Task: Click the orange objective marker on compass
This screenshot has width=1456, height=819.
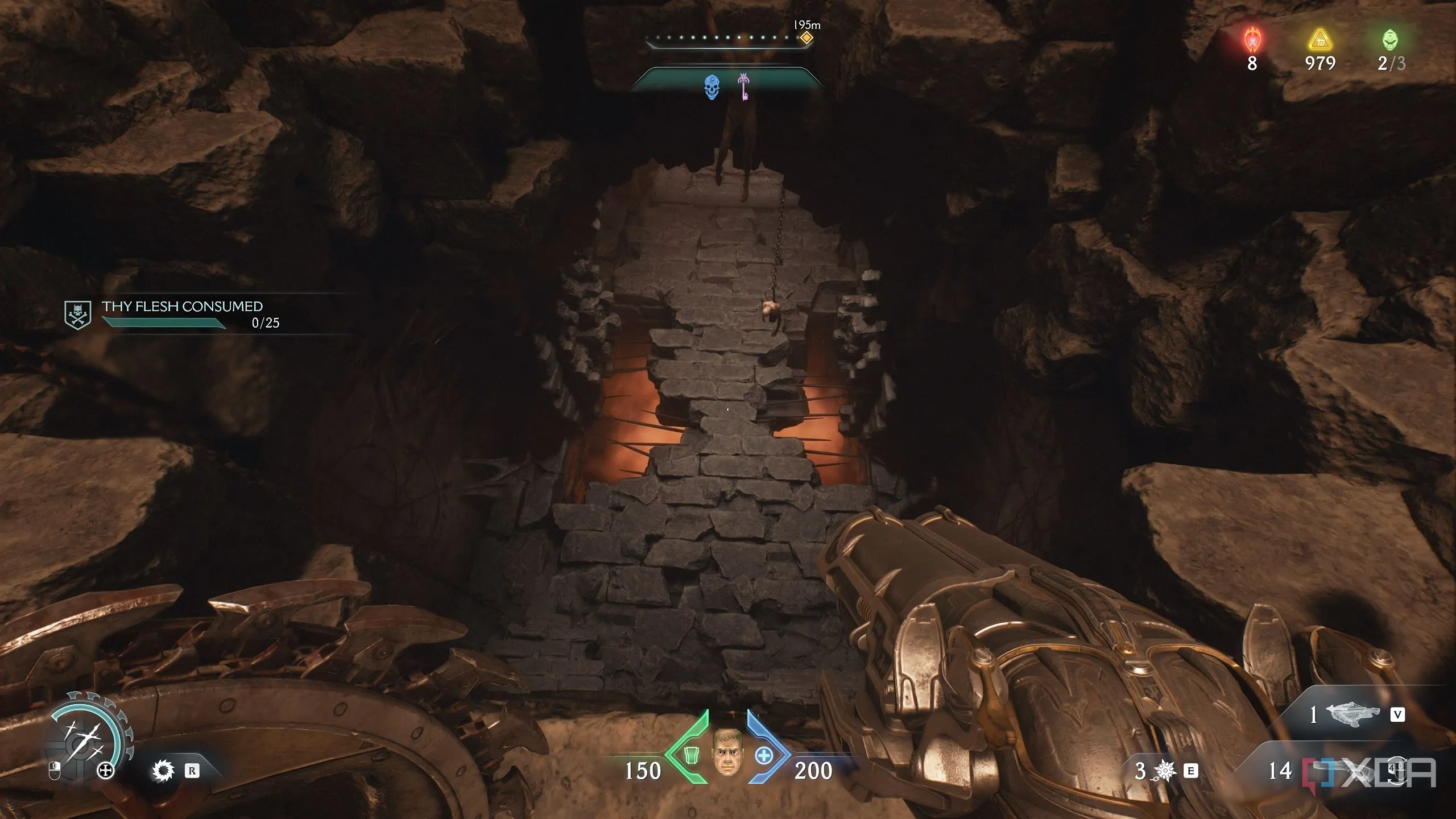Action: (806, 39)
